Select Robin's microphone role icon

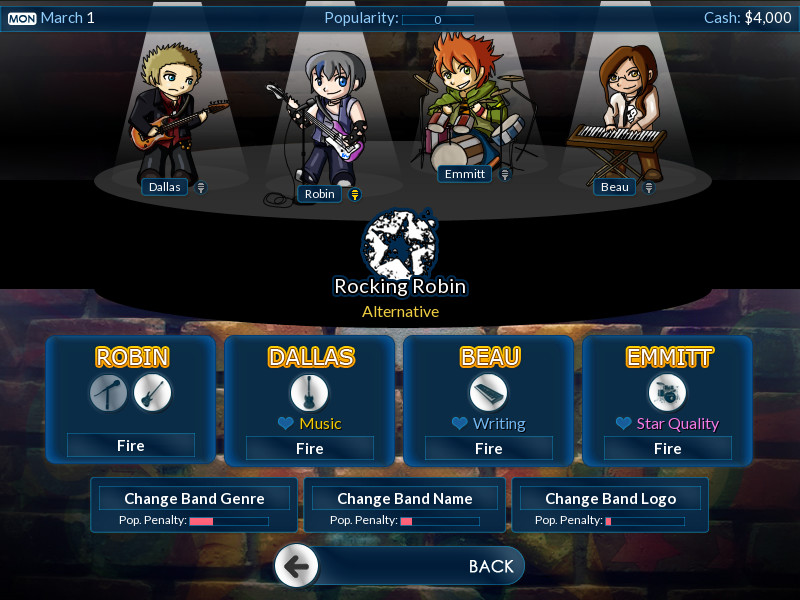pyautogui.click(x=108, y=393)
